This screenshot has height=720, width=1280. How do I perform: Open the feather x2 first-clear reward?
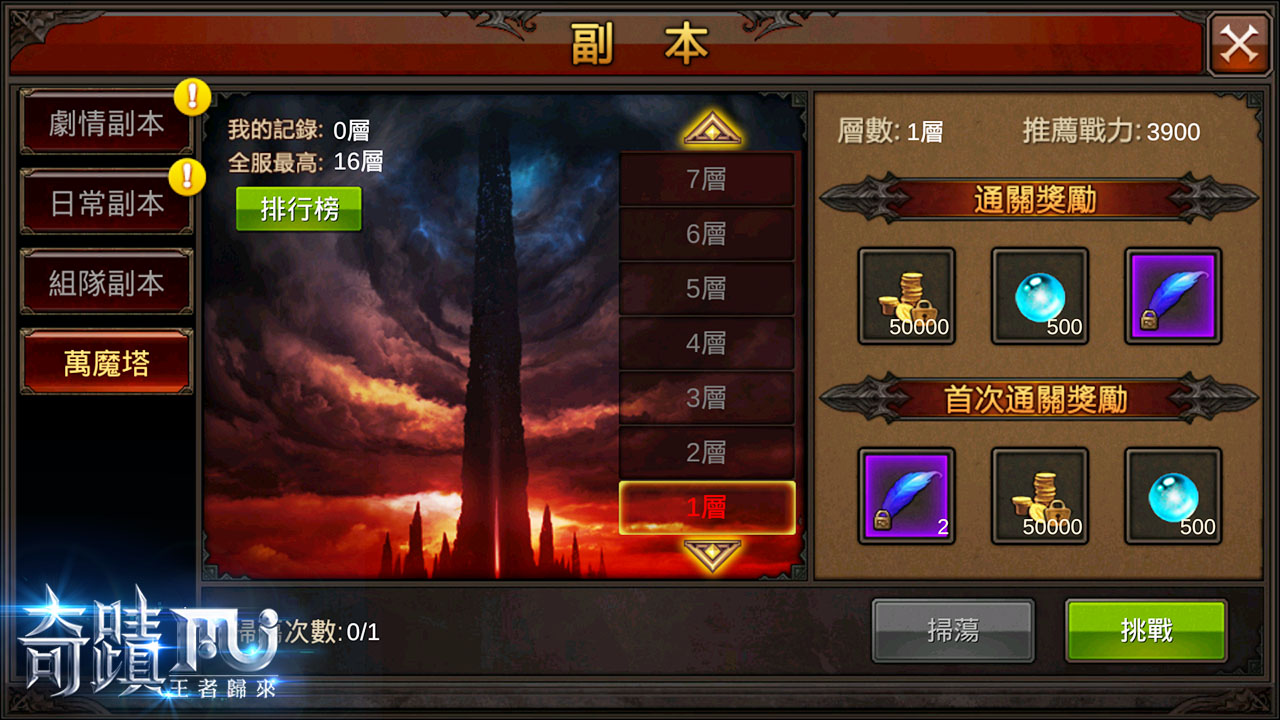point(906,497)
